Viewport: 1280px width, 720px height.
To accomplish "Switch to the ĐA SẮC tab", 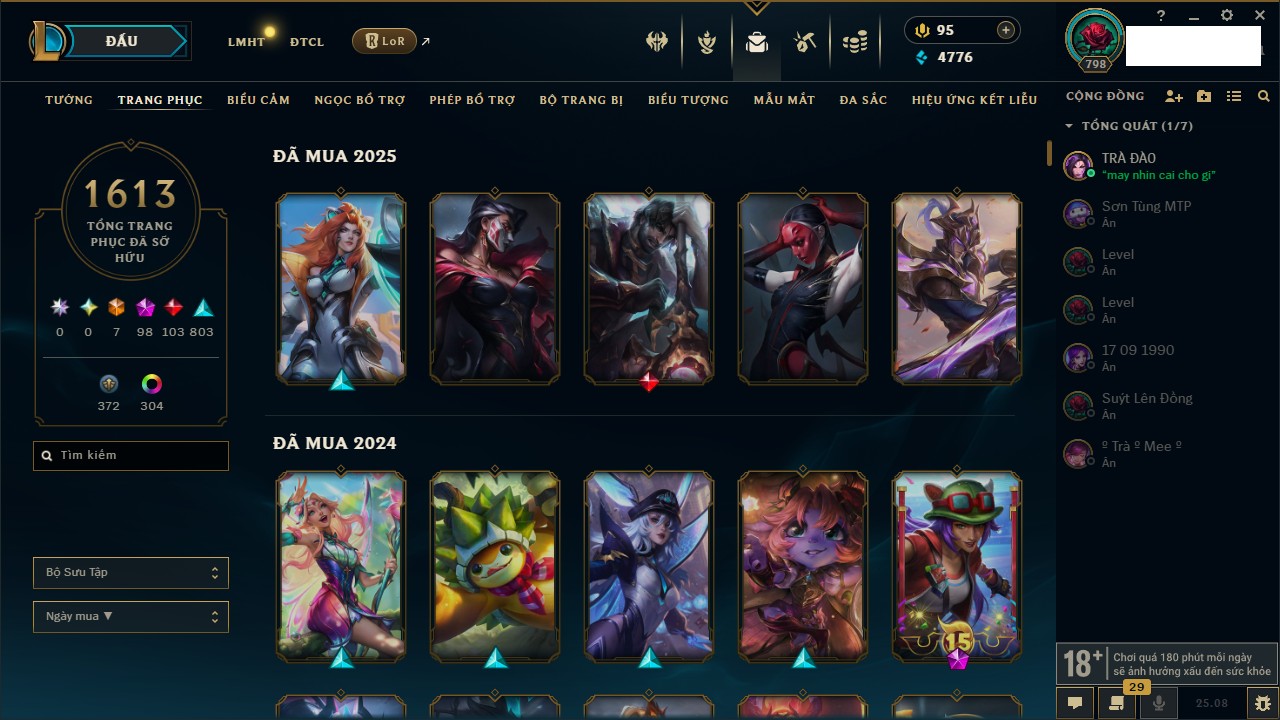I will pos(863,100).
